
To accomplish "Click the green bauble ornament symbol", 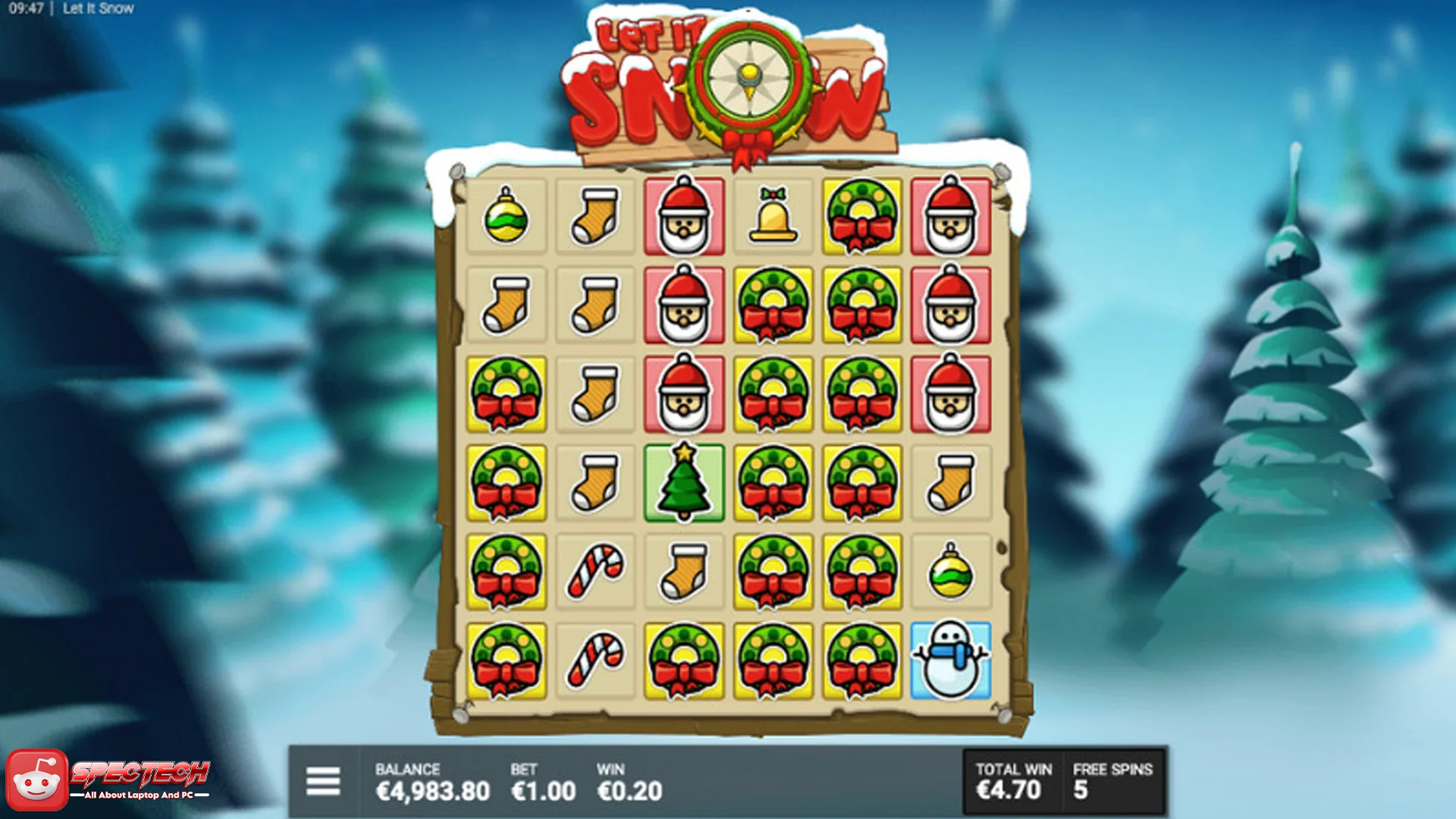I will pyautogui.click(x=505, y=220).
